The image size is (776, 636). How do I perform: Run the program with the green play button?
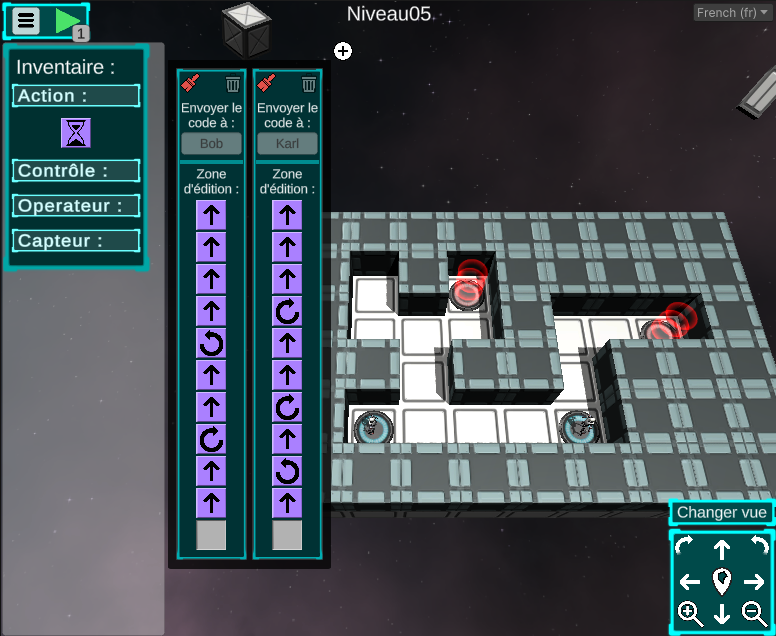pyautogui.click(x=67, y=20)
